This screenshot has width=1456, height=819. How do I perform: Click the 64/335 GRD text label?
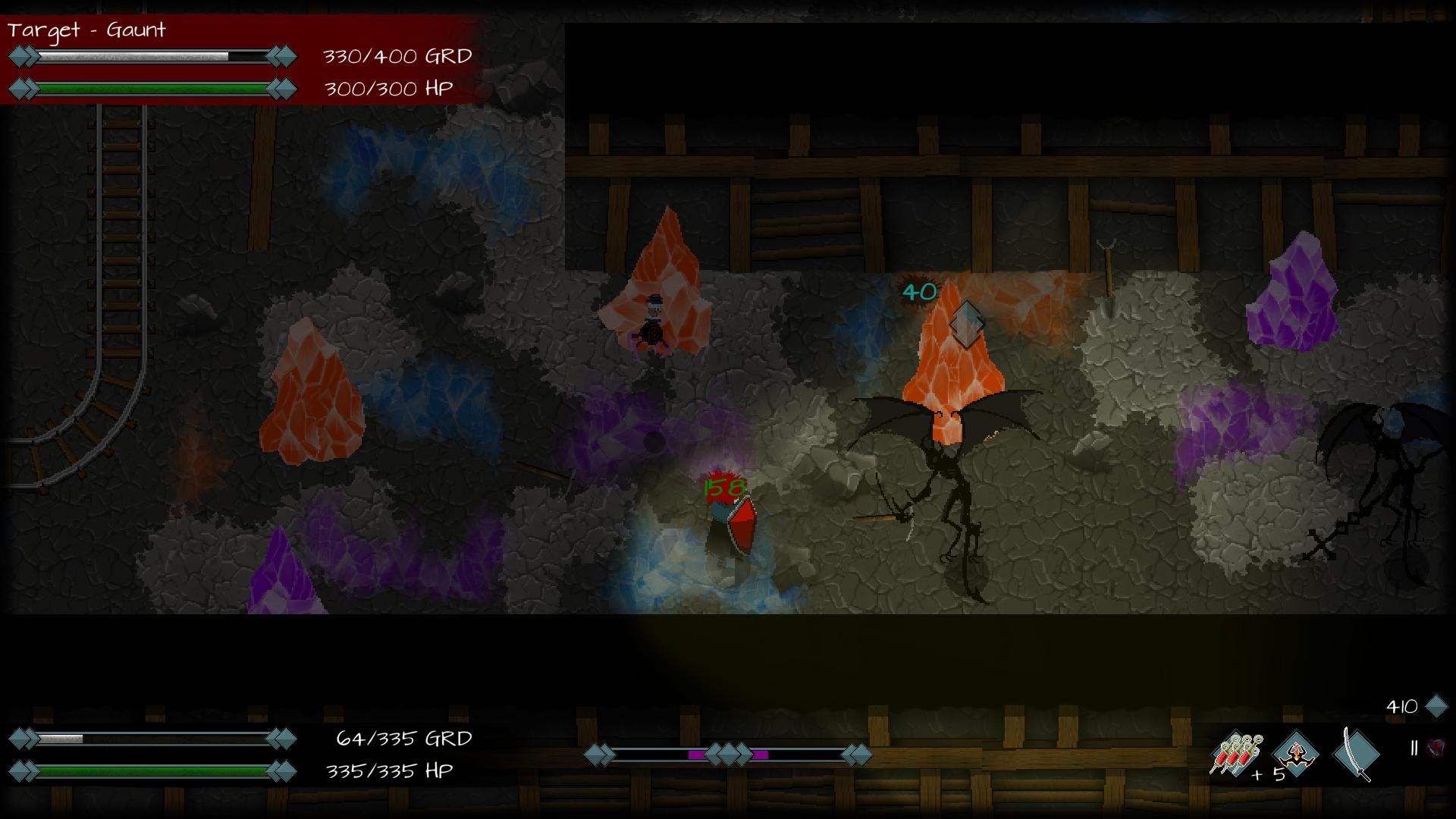(x=404, y=737)
